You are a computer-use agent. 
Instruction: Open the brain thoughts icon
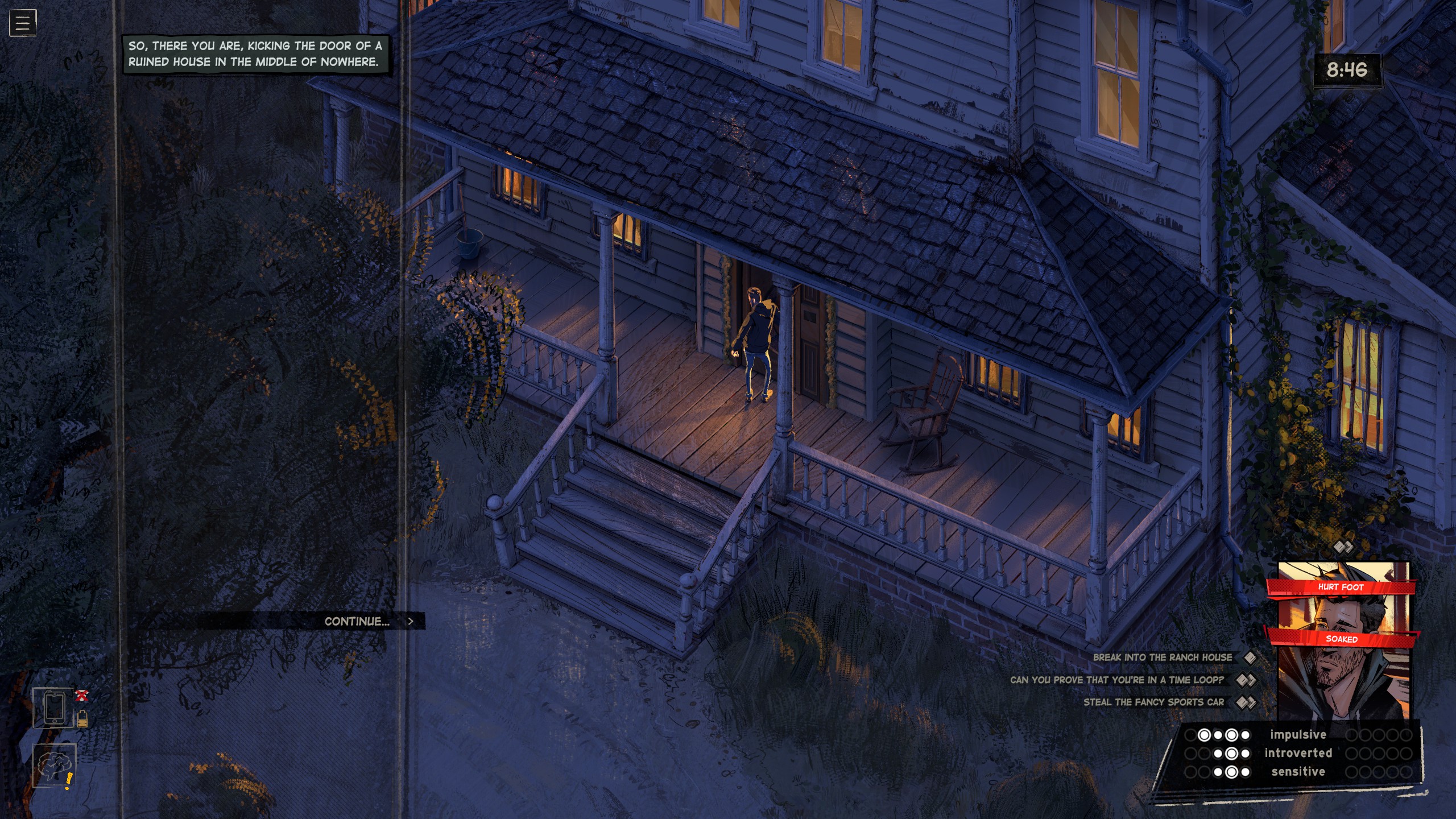pos(53,766)
